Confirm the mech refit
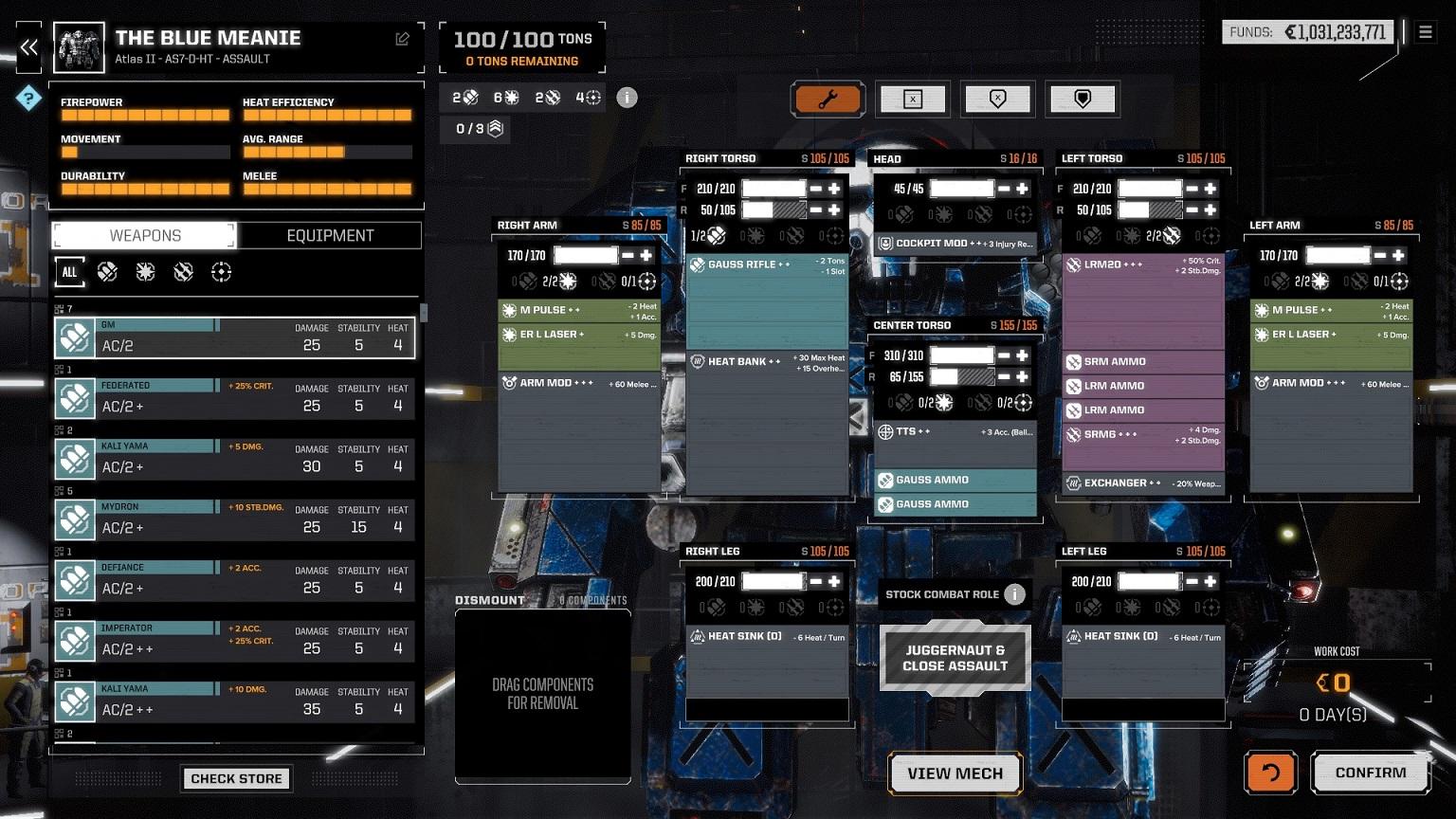 click(x=1370, y=773)
